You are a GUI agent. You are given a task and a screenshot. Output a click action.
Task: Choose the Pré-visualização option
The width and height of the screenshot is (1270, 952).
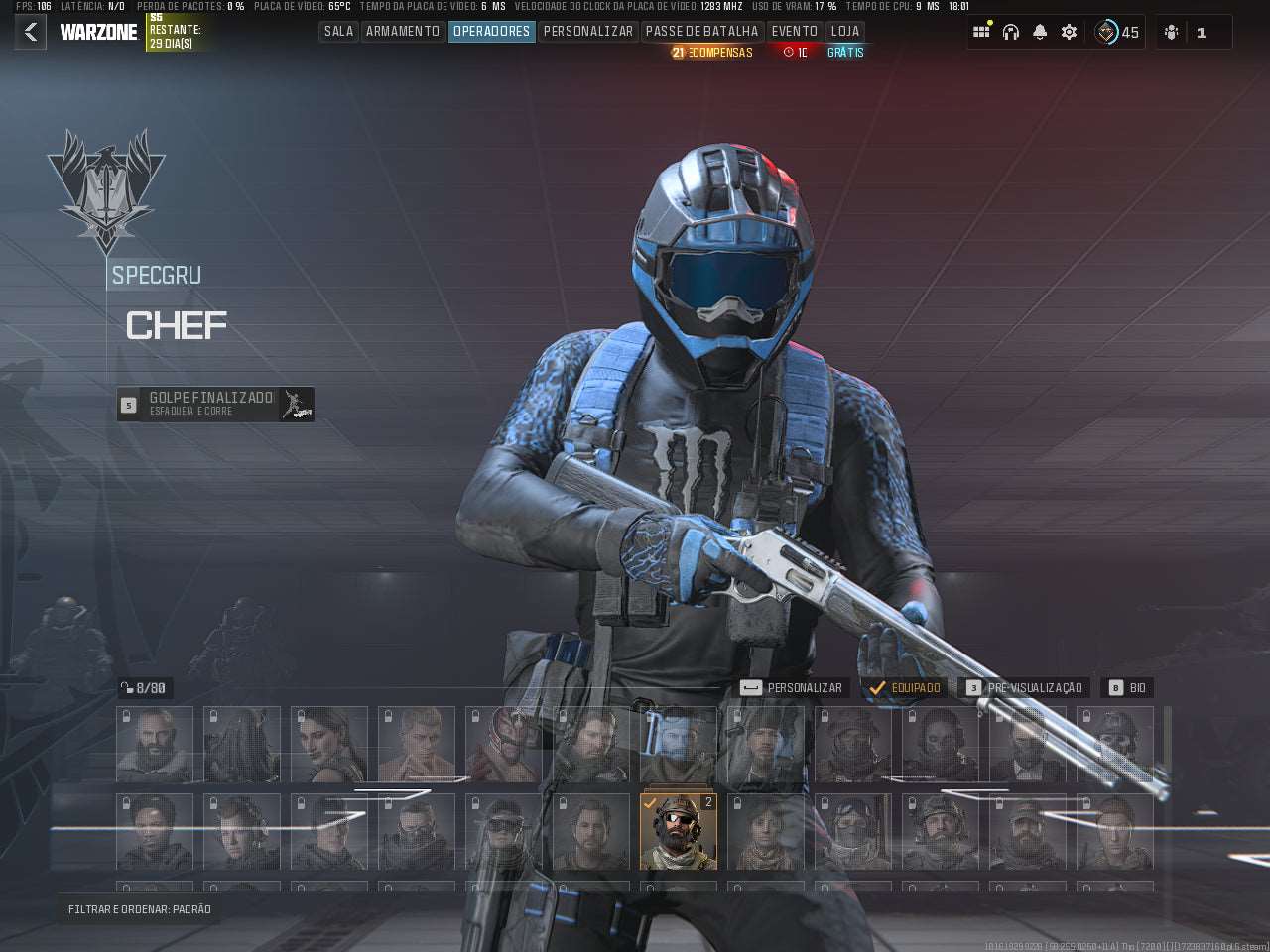pyautogui.click(x=1024, y=687)
